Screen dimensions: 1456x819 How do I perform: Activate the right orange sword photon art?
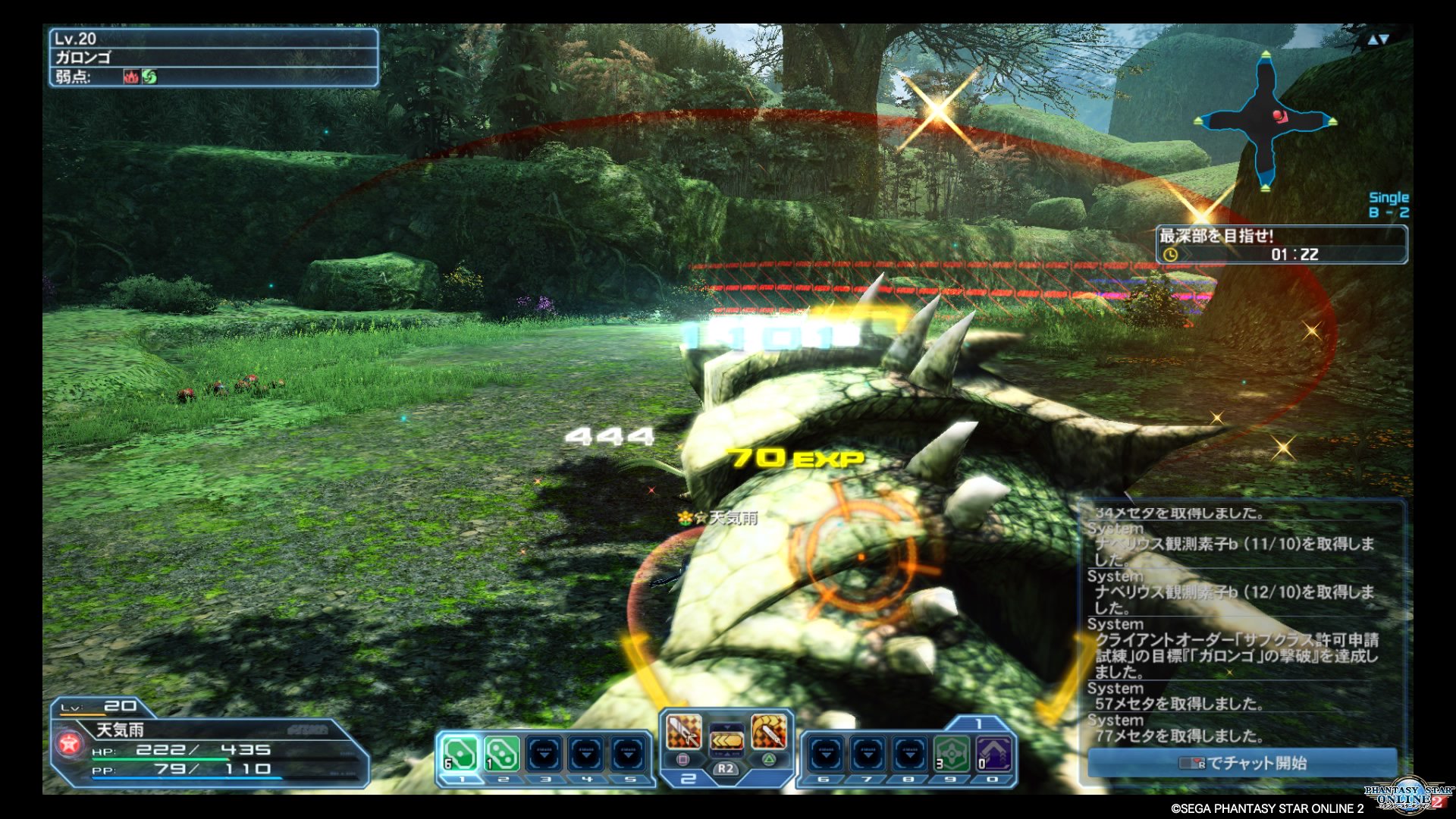click(768, 732)
